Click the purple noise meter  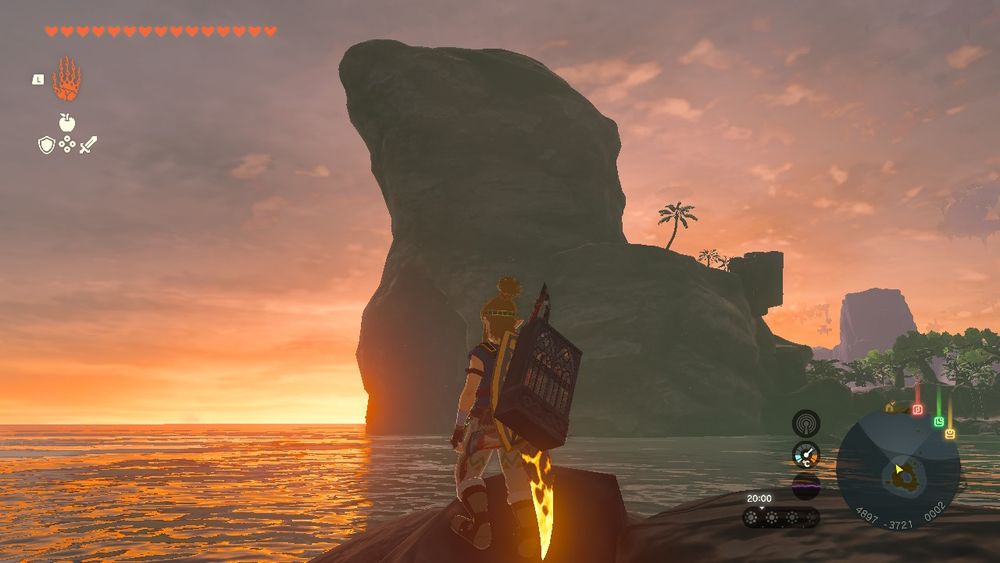click(806, 486)
